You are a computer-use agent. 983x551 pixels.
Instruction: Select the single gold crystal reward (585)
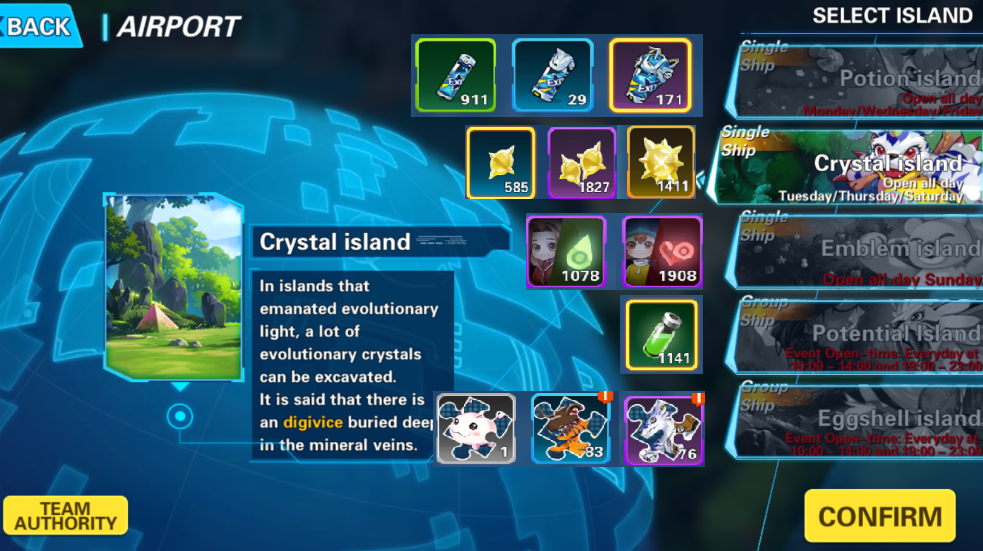(500, 163)
